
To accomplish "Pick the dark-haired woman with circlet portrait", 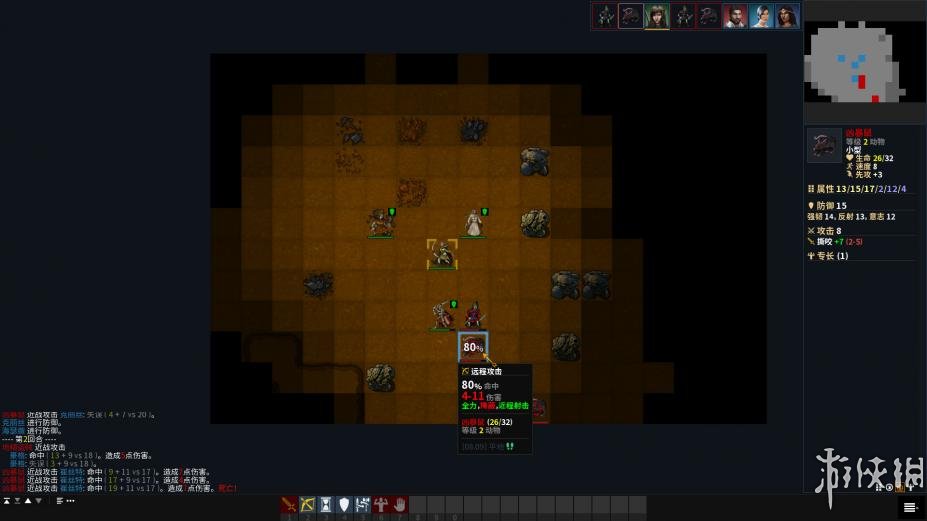I will [787, 16].
